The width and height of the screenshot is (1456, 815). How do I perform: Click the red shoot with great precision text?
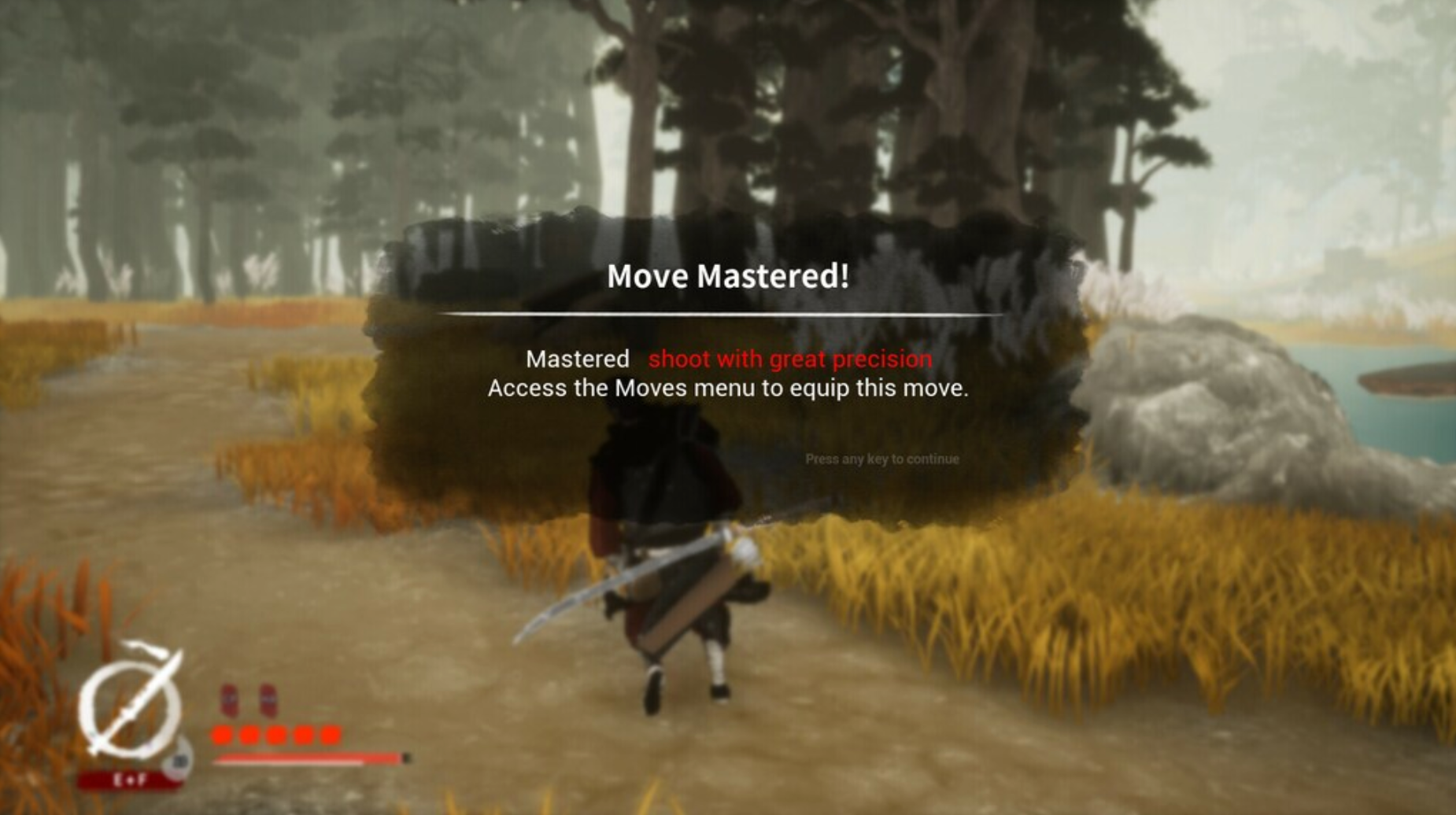[789, 360]
